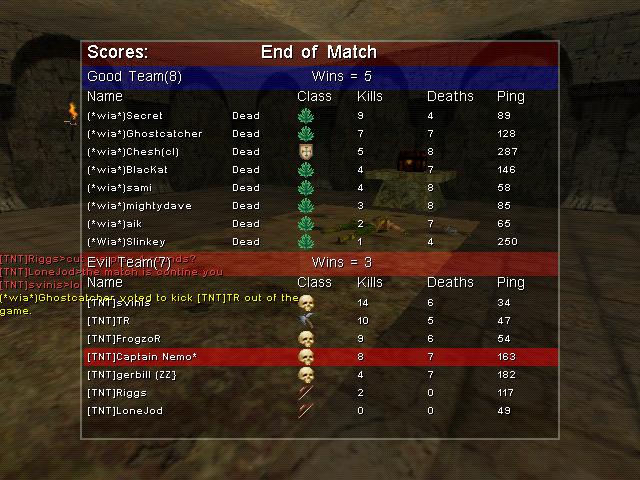Select the (*Wia*)Slinkey player row
The image size is (640, 480).
[x=320, y=242]
